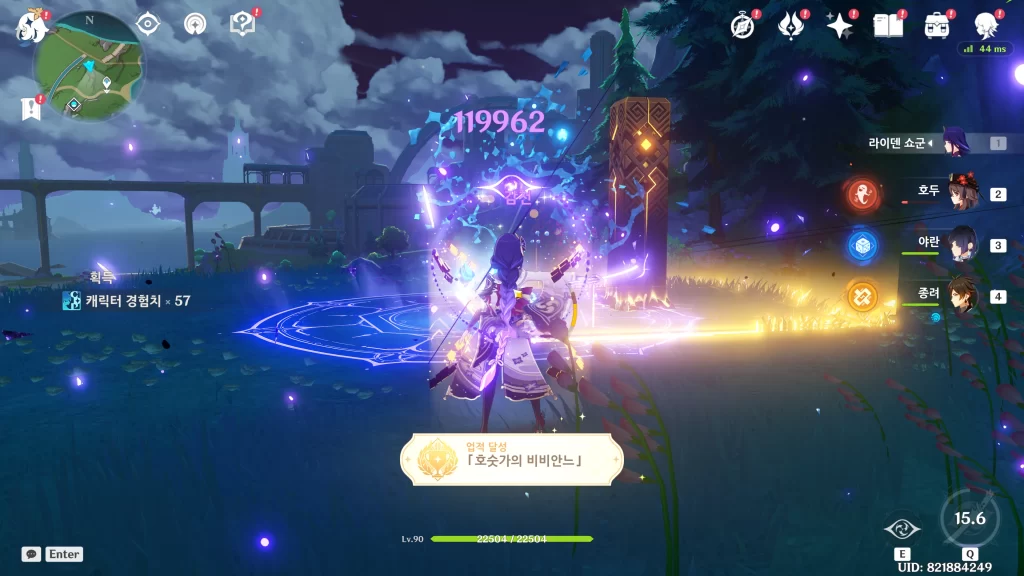Open the wish star icon
This screenshot has height=576, width=1024.
click(x=839, y=26)
